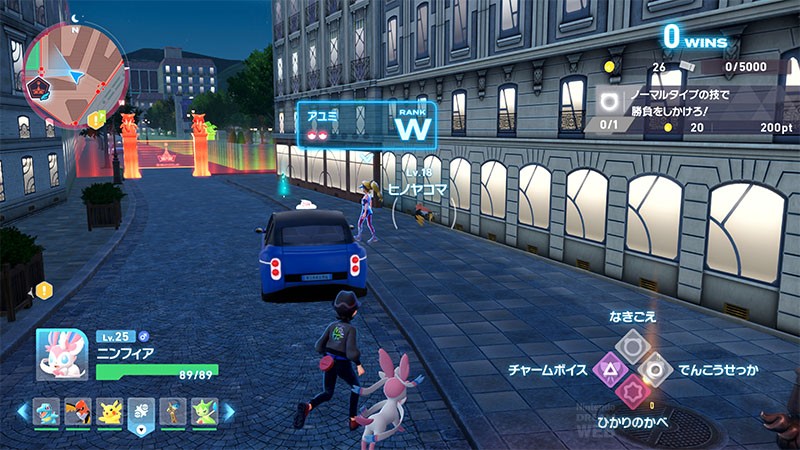Switch to the giraffe-like Pokémon party slot
800x450 pixels.
(173, 412)
